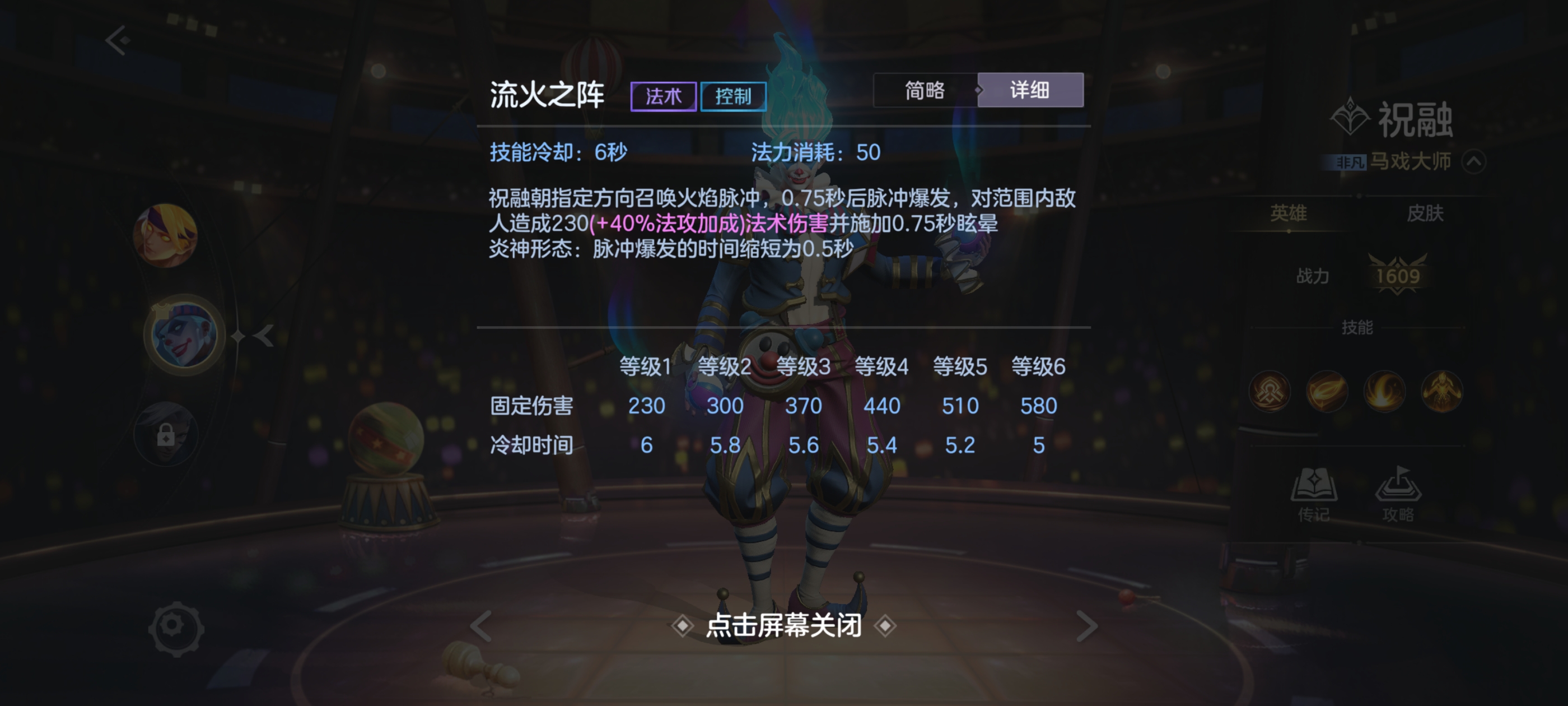The width and height of the screenshot is (1568, 706).
Task: Enable the 详细 detailed view
Action: coord(1030,90)
